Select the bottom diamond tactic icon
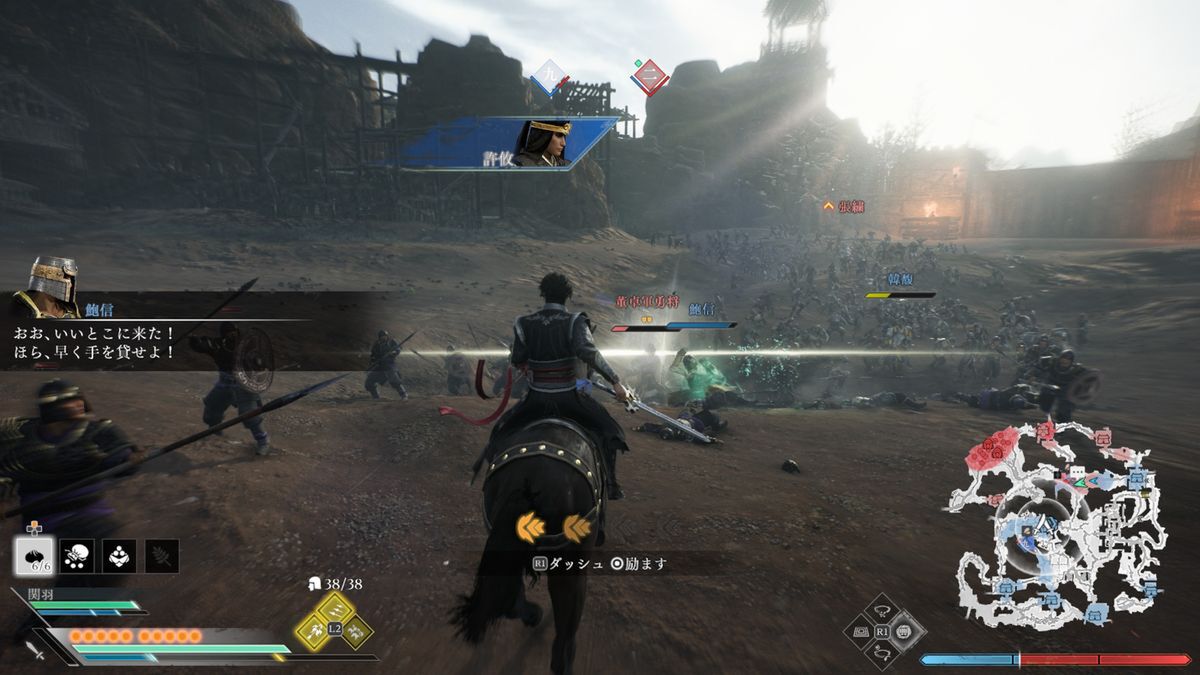Viewport: 1200px width, 675px height. (884, 654)
